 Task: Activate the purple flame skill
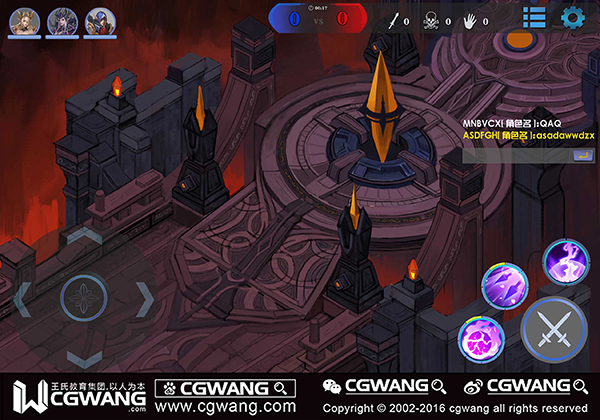[564, 262]
